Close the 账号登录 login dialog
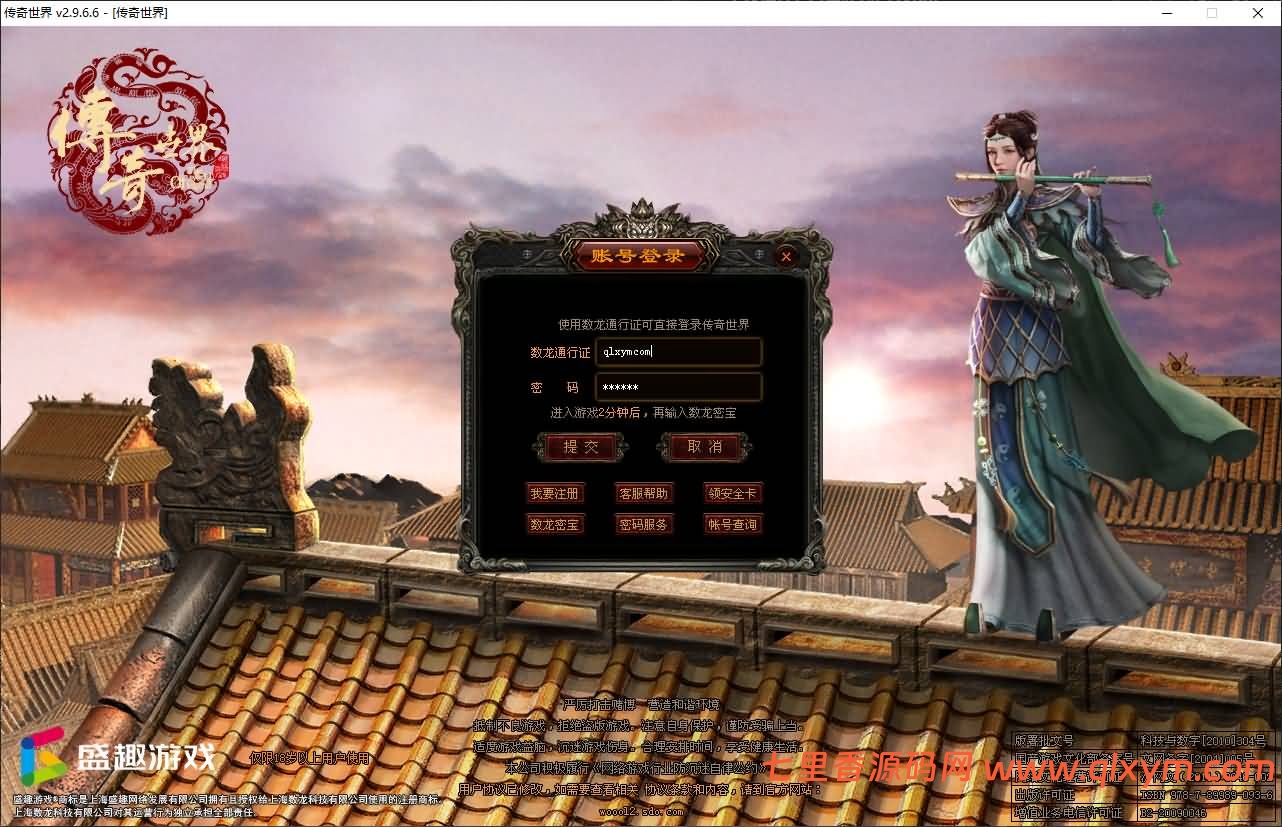The height and width of the screenshot is (827, 1282). pyautogui.click(x=786, y=256)
